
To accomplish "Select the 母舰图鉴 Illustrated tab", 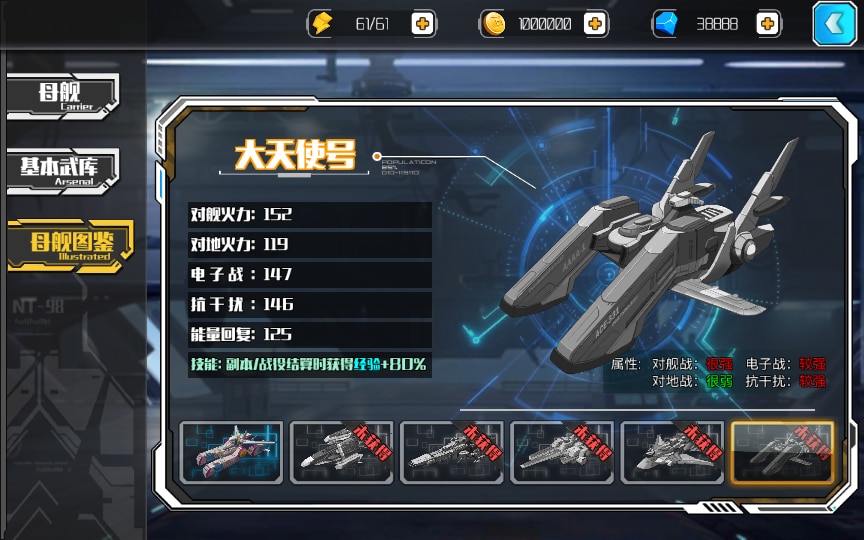I will pyautogui.click(x=68, y=245).
